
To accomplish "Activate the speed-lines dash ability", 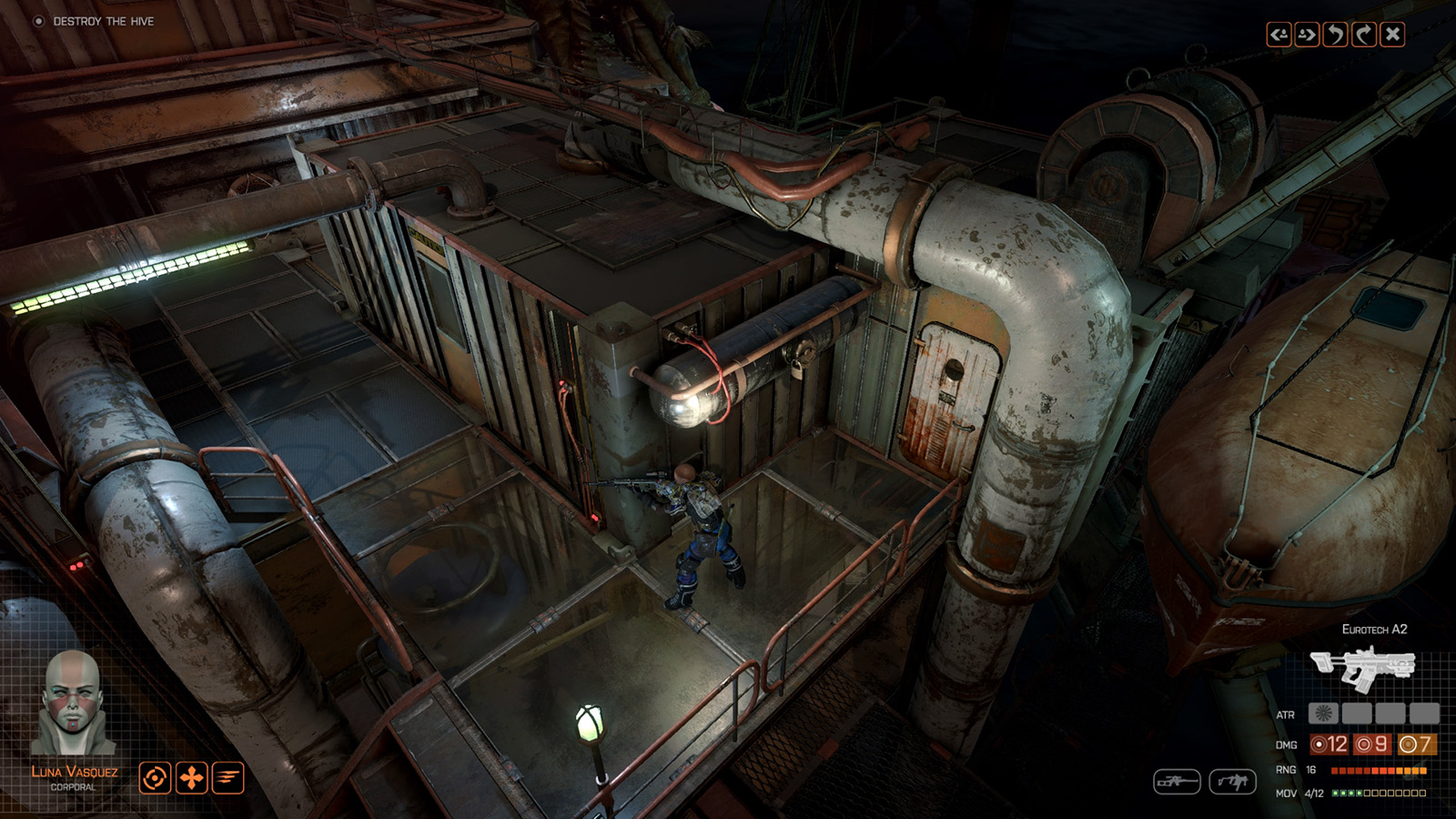I will [x=227, y=778].
